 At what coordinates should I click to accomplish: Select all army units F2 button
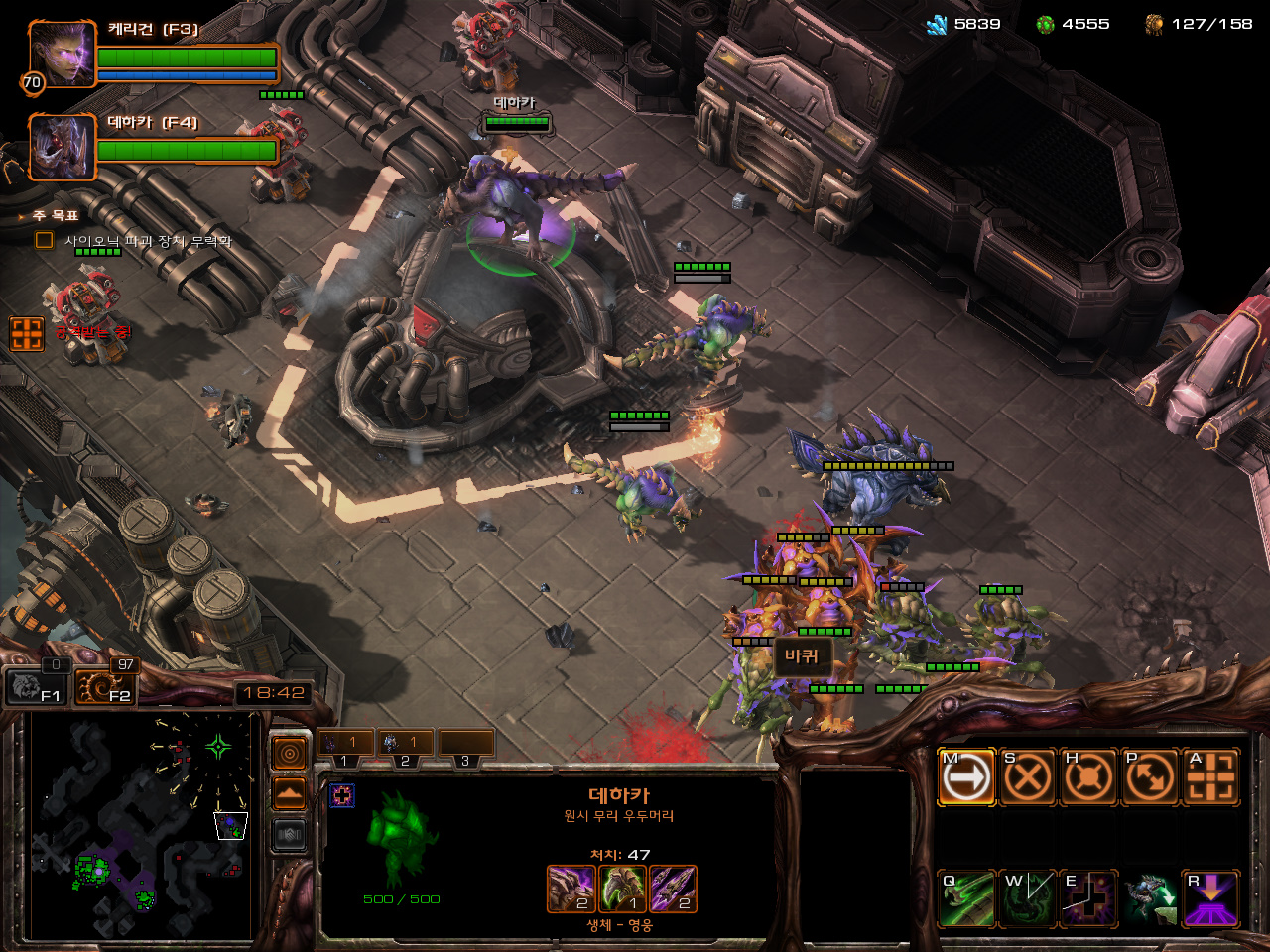pos(104,686)
